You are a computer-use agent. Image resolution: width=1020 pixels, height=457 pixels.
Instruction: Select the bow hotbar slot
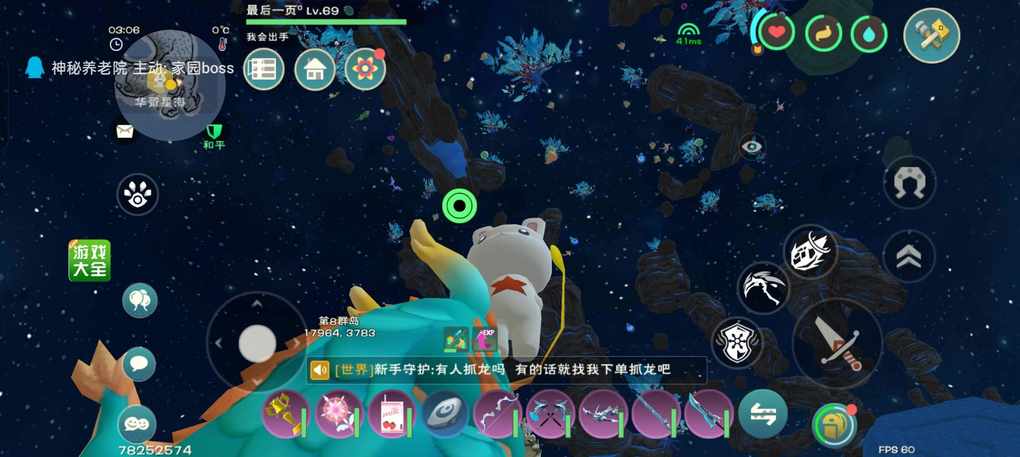(496, 414)
